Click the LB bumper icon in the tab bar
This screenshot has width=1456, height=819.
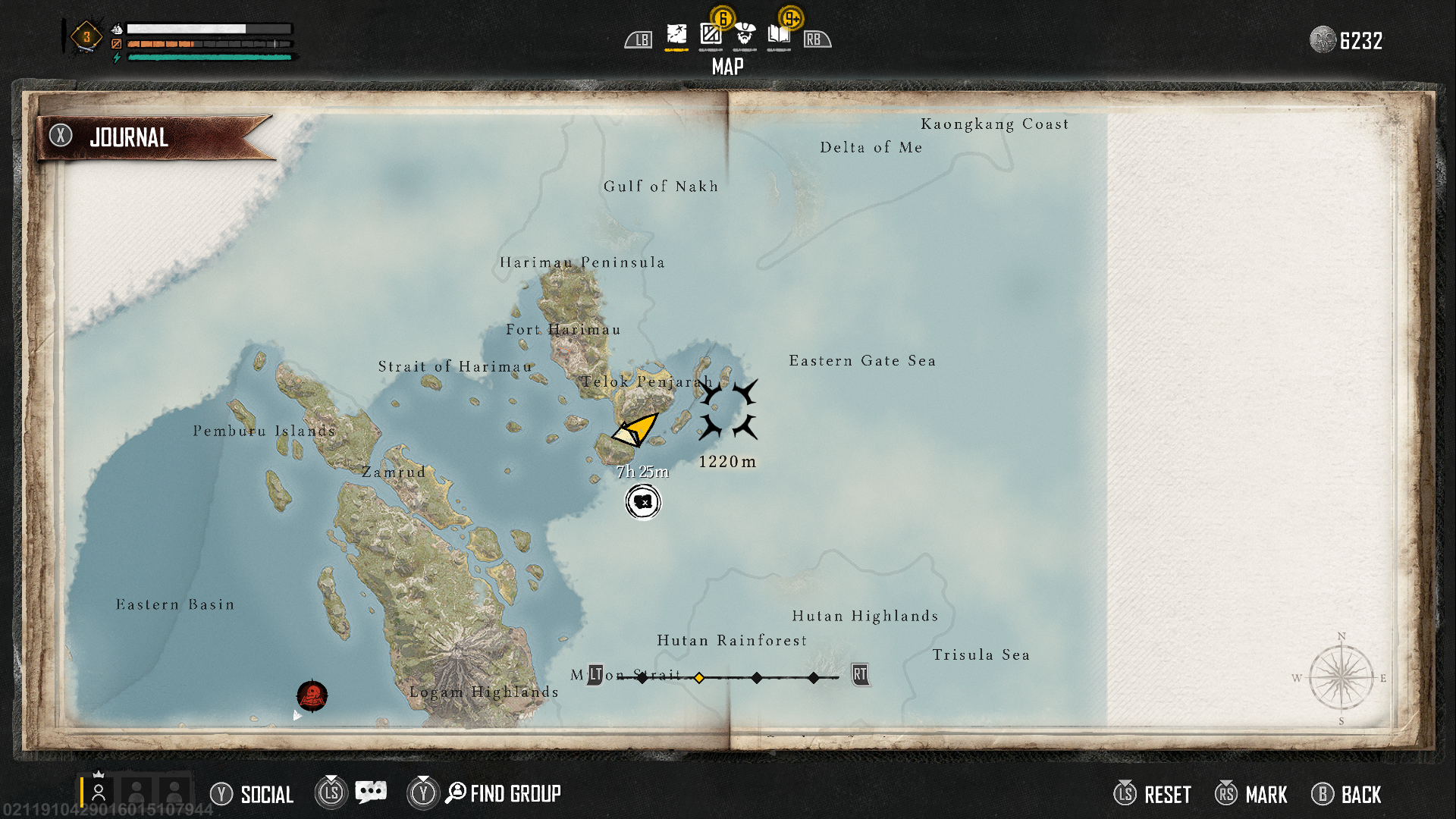point(639,39)
